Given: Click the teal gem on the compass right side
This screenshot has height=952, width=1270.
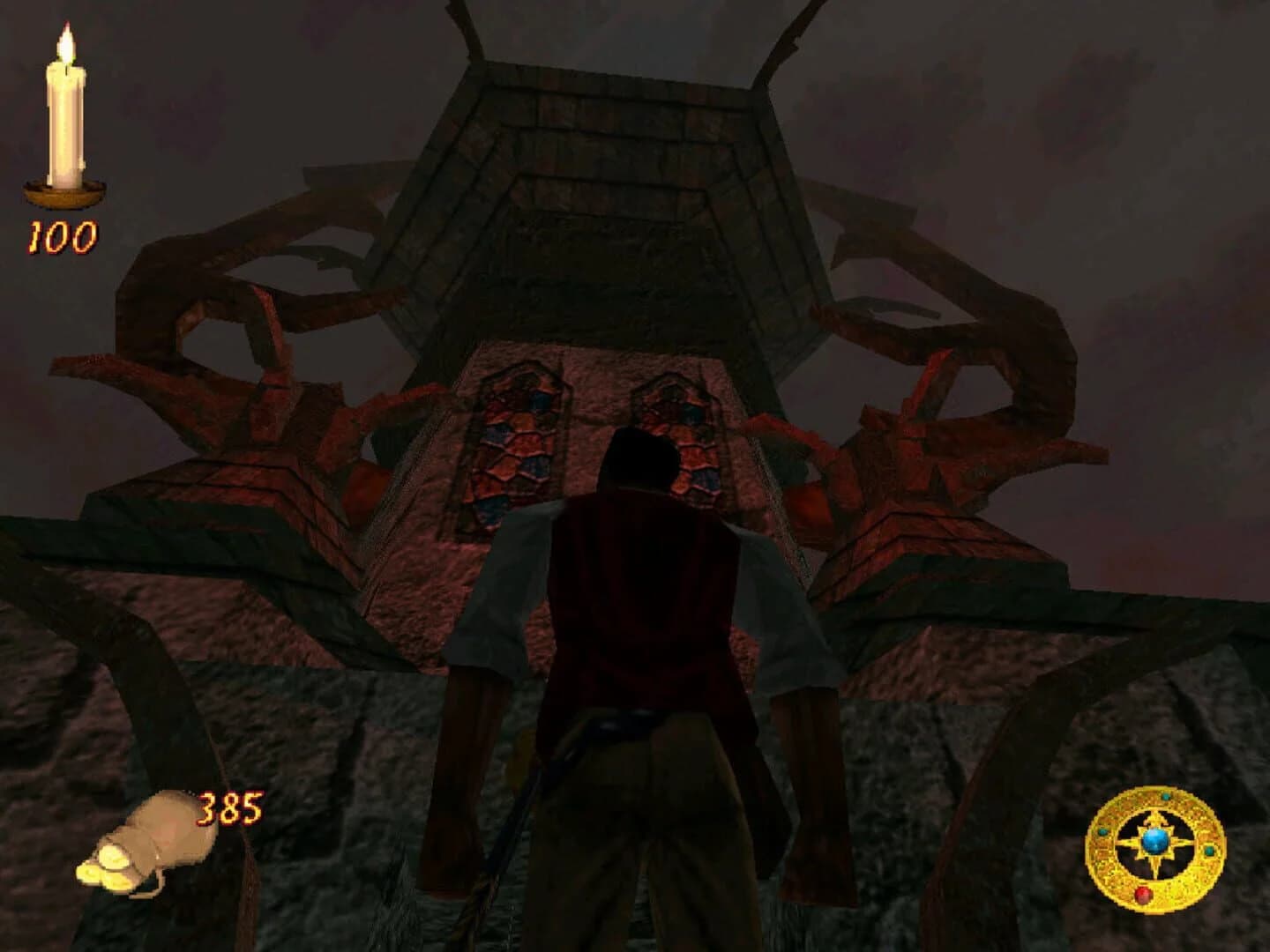Looking at the screenshot, I should click(x=1209, y=852).
